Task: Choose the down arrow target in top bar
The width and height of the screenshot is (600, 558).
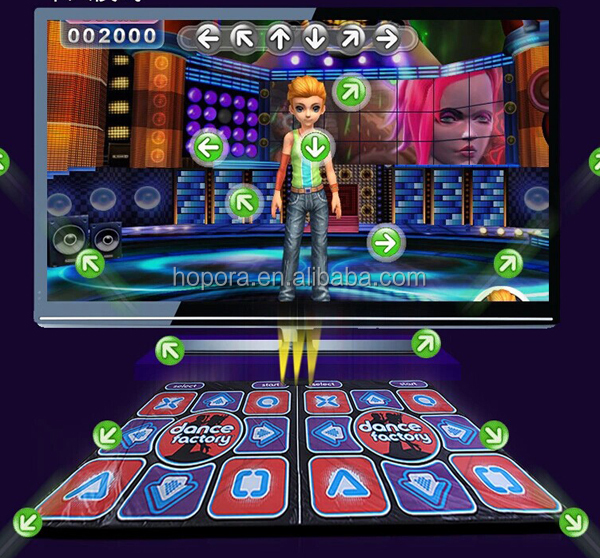Action: (x=315, y=39)
